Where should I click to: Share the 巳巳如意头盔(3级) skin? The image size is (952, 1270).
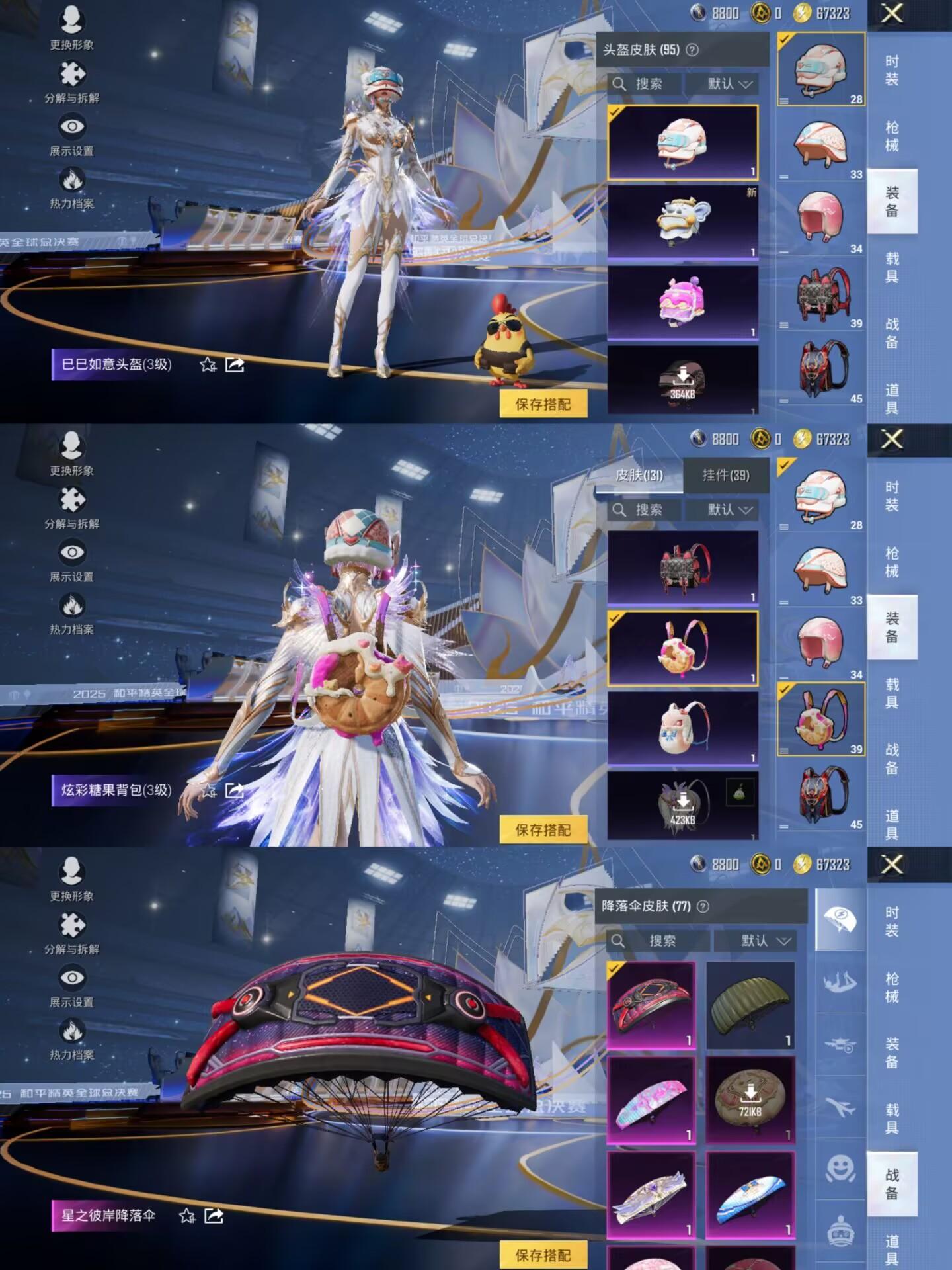[x=235, y=364]
